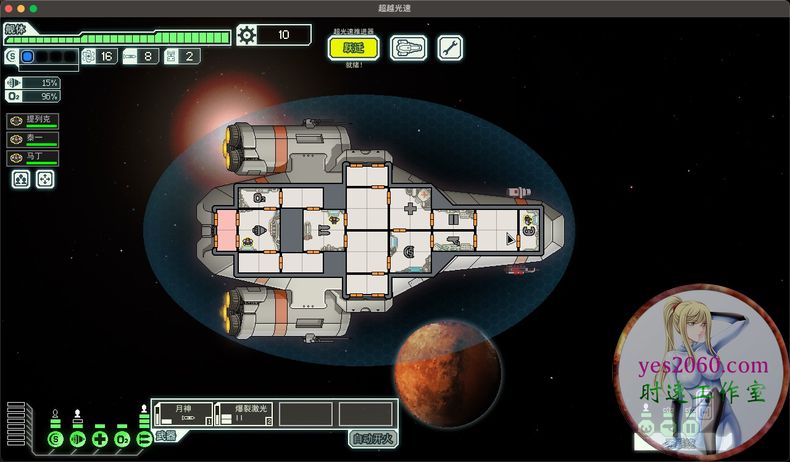Image resolution: width=790 pixels, height=462 pixels.
Task: Select the weapons system icon
Action: [143, 438]
